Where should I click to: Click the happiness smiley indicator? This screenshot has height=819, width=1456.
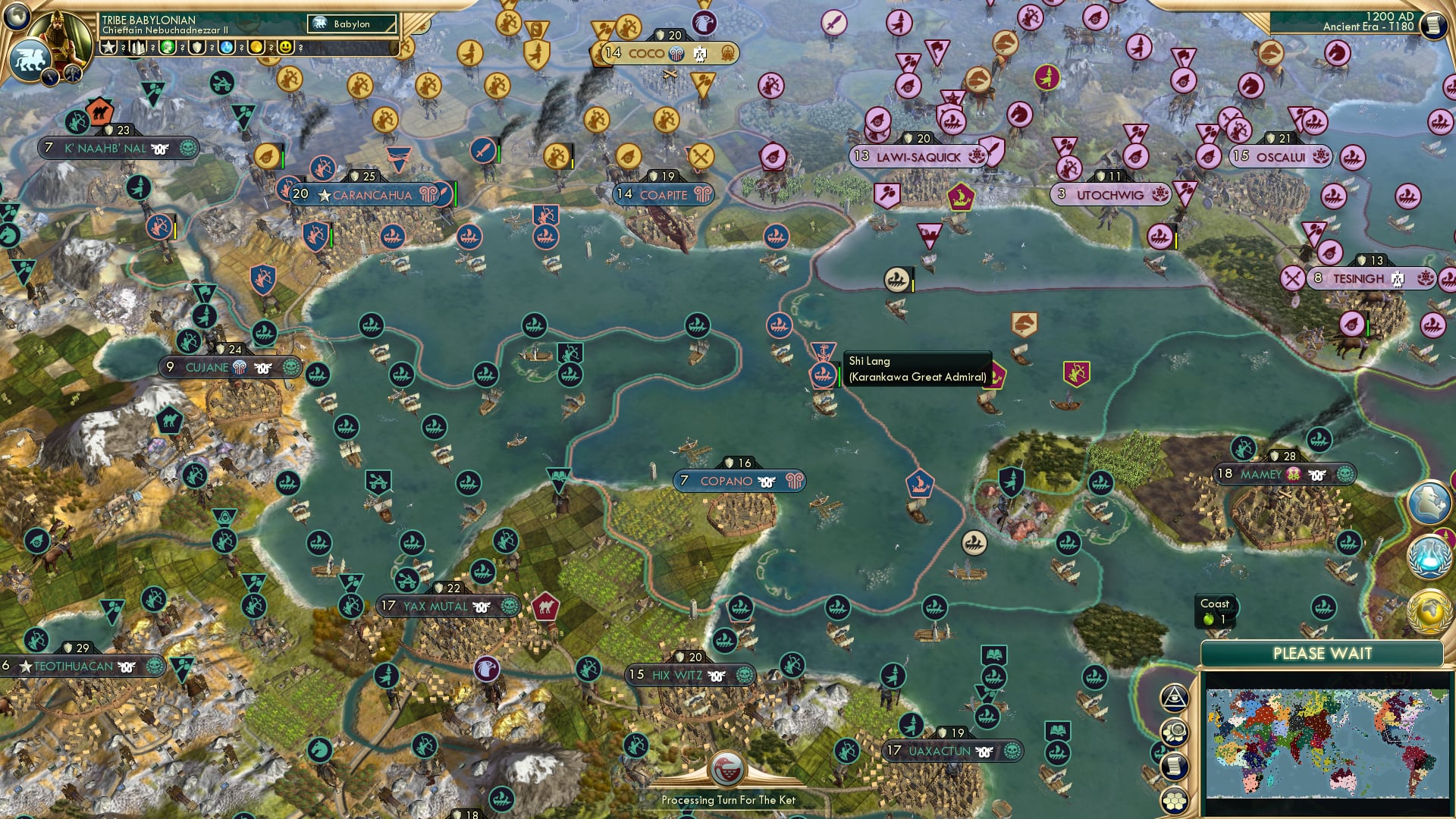pos(287,47)
